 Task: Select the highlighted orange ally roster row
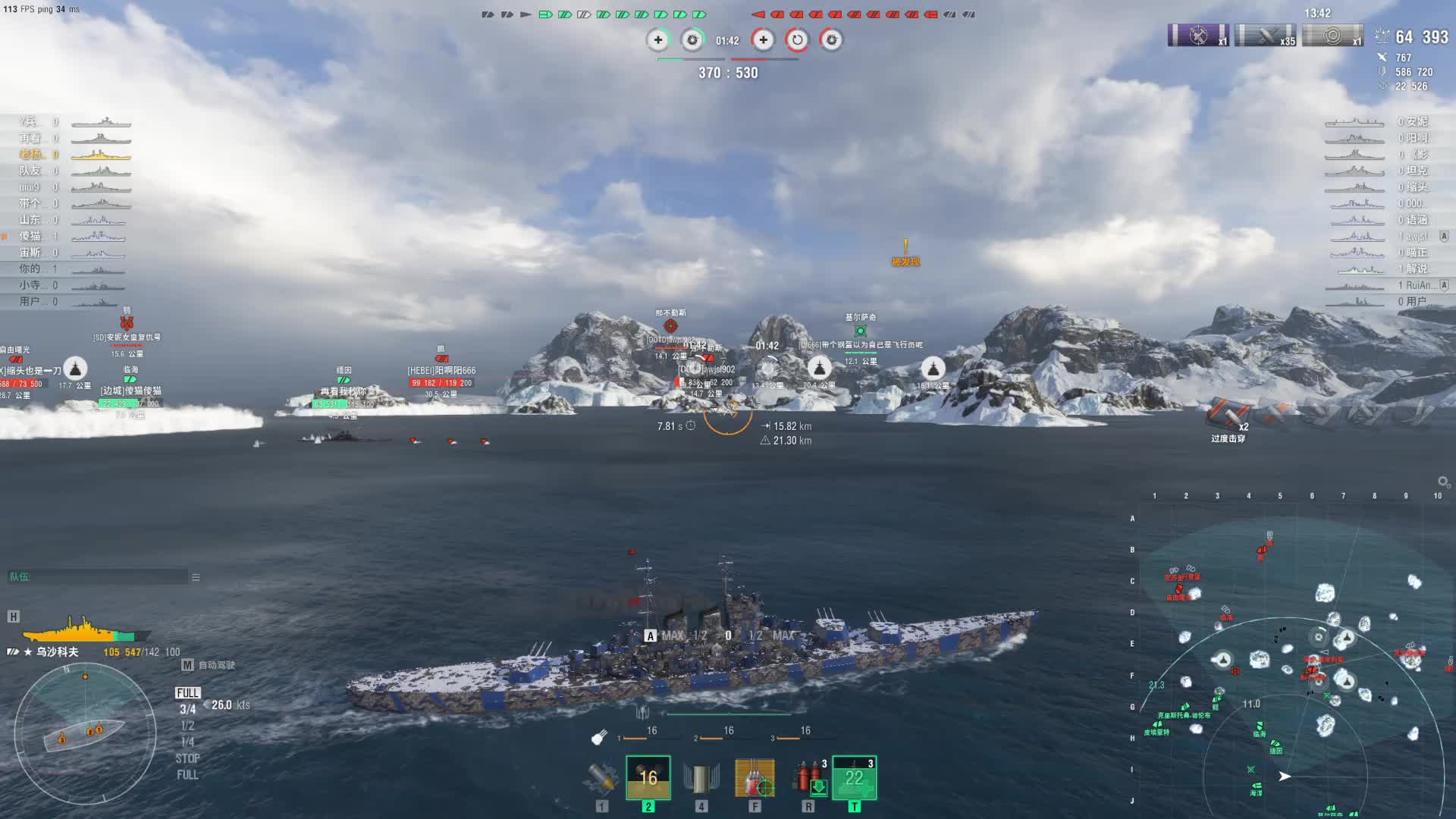76,155
